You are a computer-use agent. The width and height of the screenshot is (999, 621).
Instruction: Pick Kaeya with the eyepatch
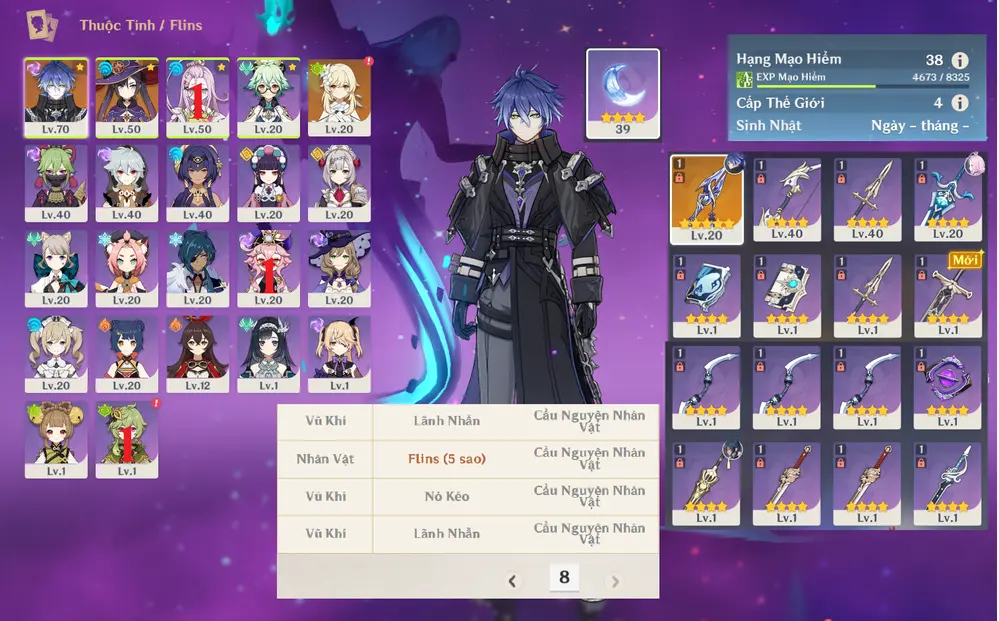click(x=197, y=266)
